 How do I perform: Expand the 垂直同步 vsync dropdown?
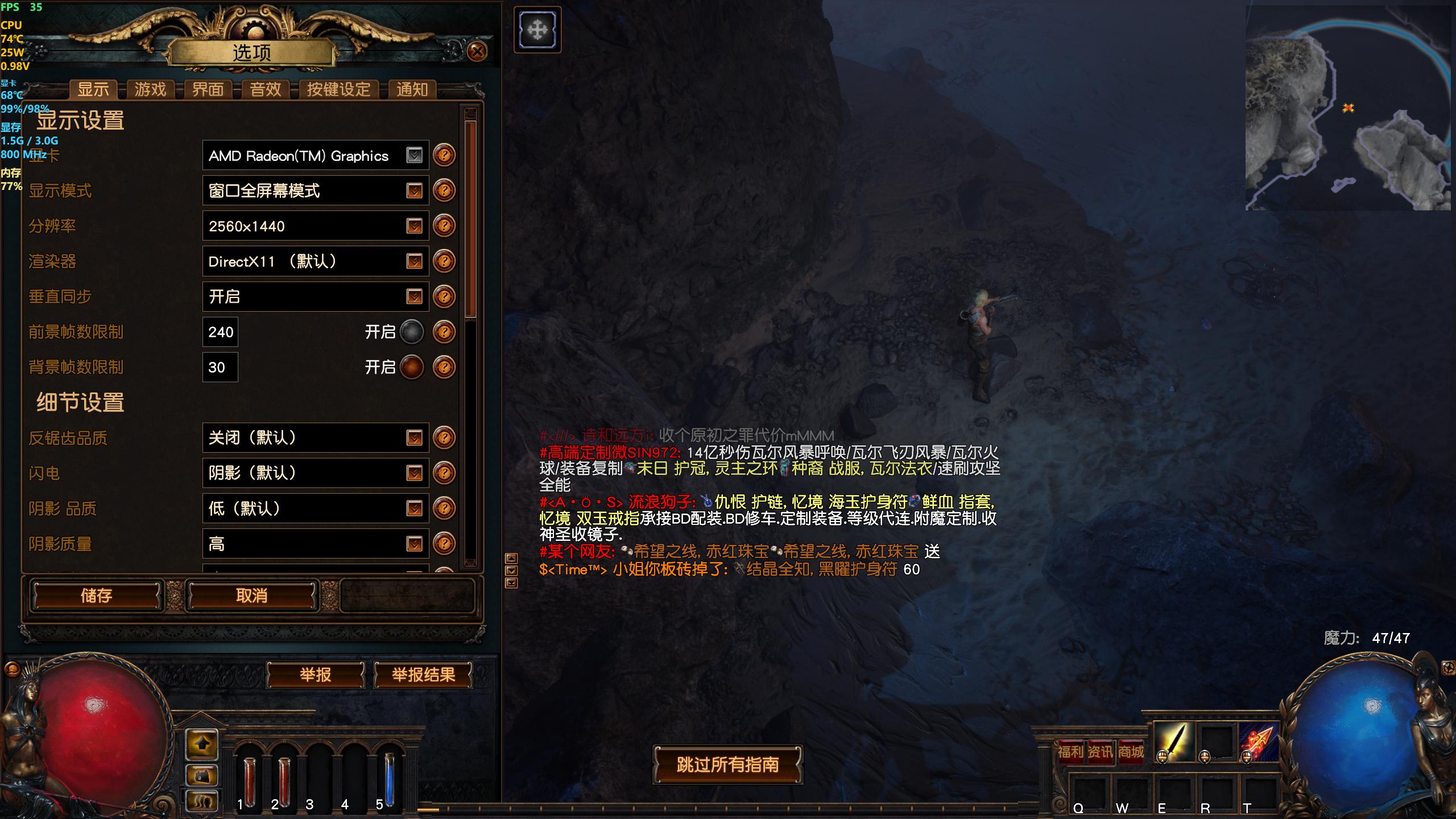[x=315, y=296]
